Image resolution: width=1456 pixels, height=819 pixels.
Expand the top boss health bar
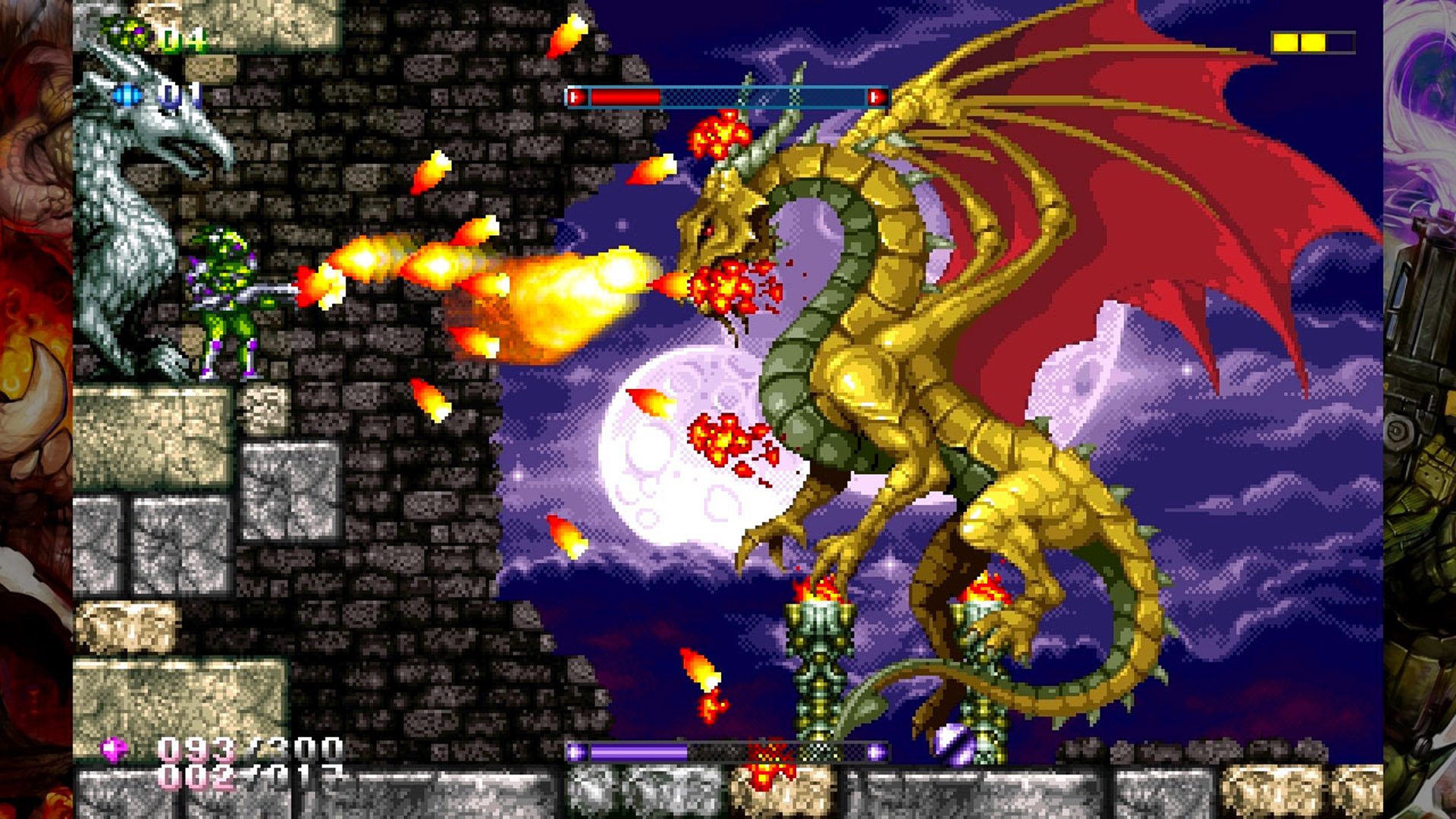[728, 96]
